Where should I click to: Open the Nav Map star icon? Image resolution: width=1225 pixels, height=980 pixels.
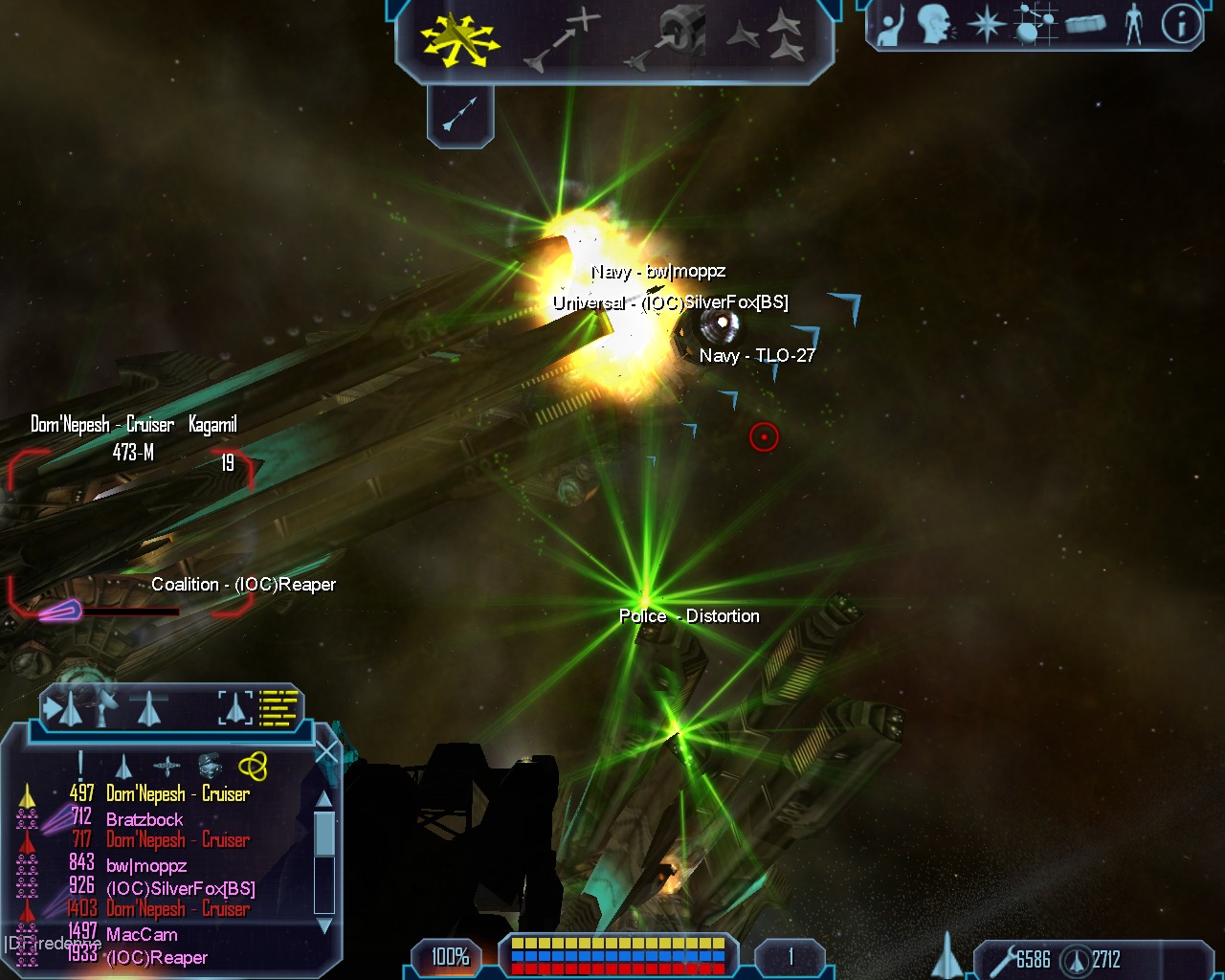[986, 24]
